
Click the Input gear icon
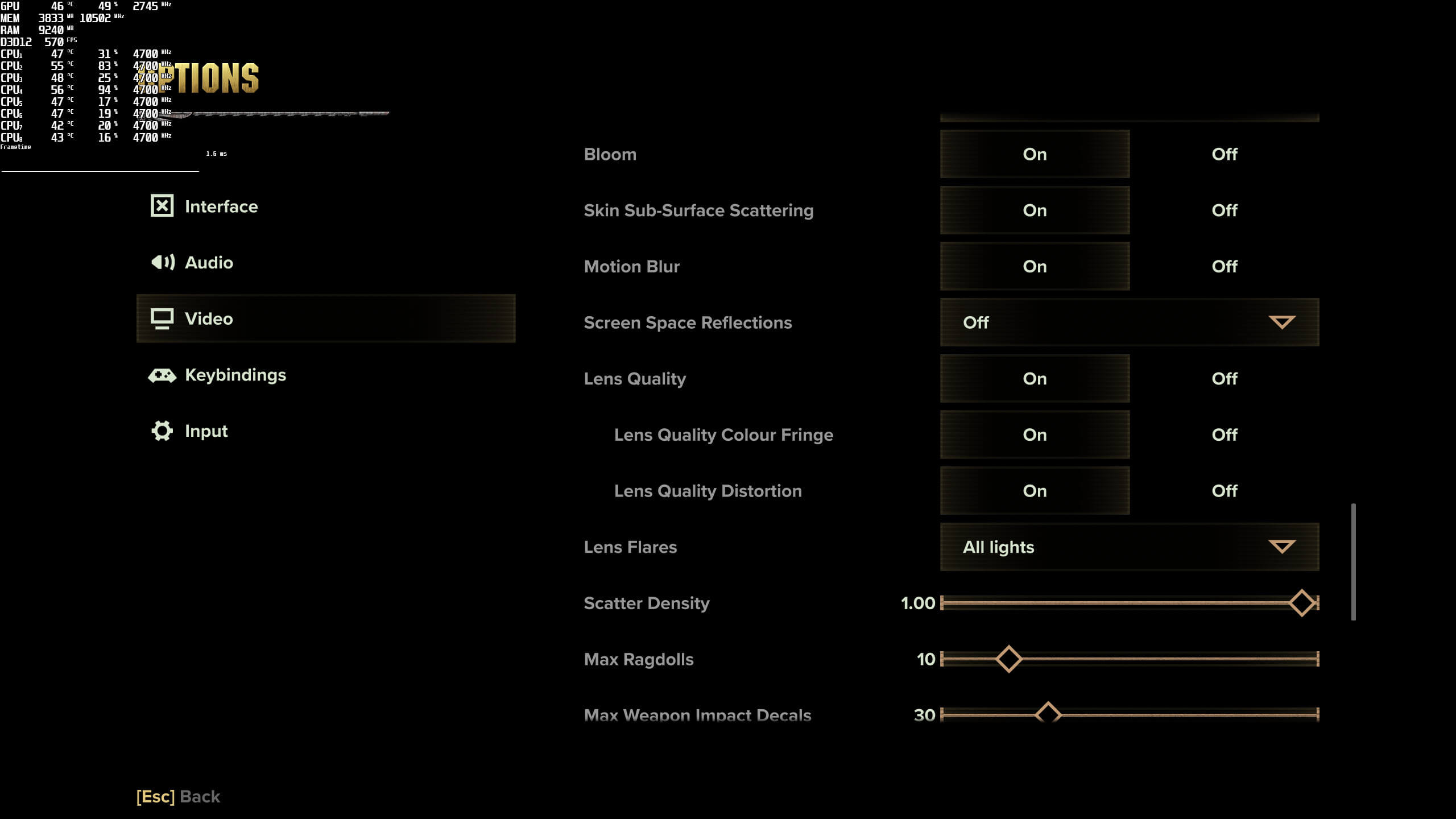pos(162,431)
